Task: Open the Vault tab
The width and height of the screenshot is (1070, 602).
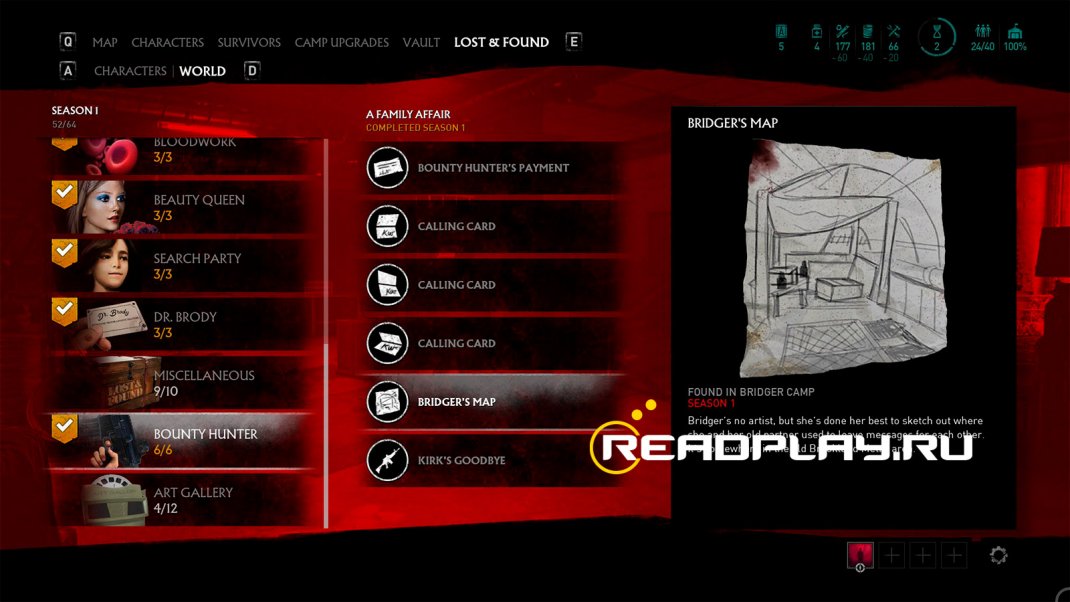Action: tap(421, 43)
